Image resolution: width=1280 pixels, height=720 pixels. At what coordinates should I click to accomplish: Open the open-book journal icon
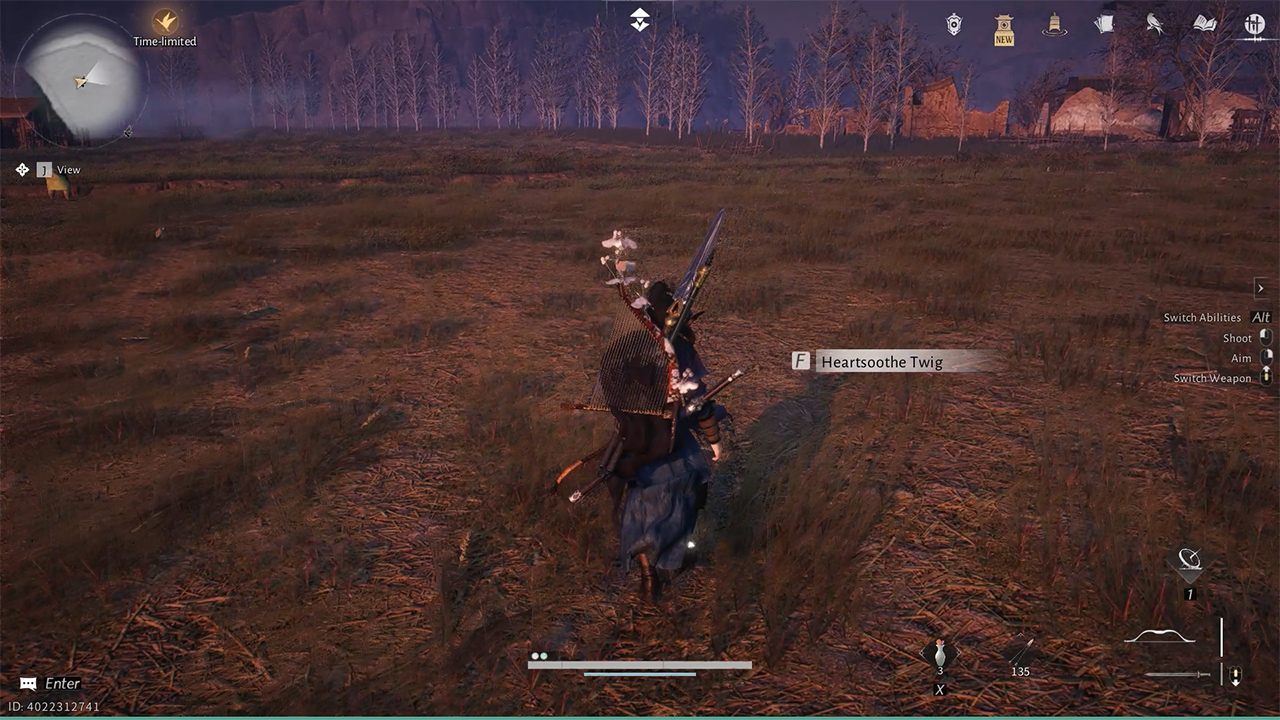(x=1204, y=24)
